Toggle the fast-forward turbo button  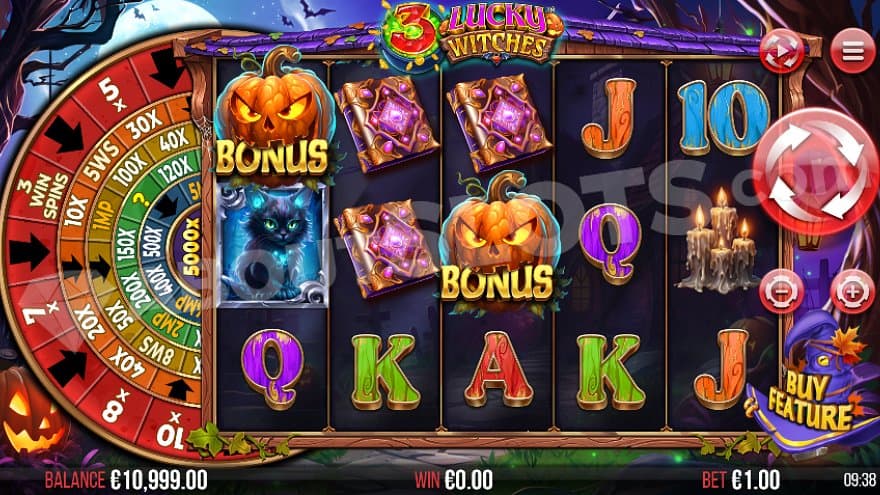tap(781, 51)
